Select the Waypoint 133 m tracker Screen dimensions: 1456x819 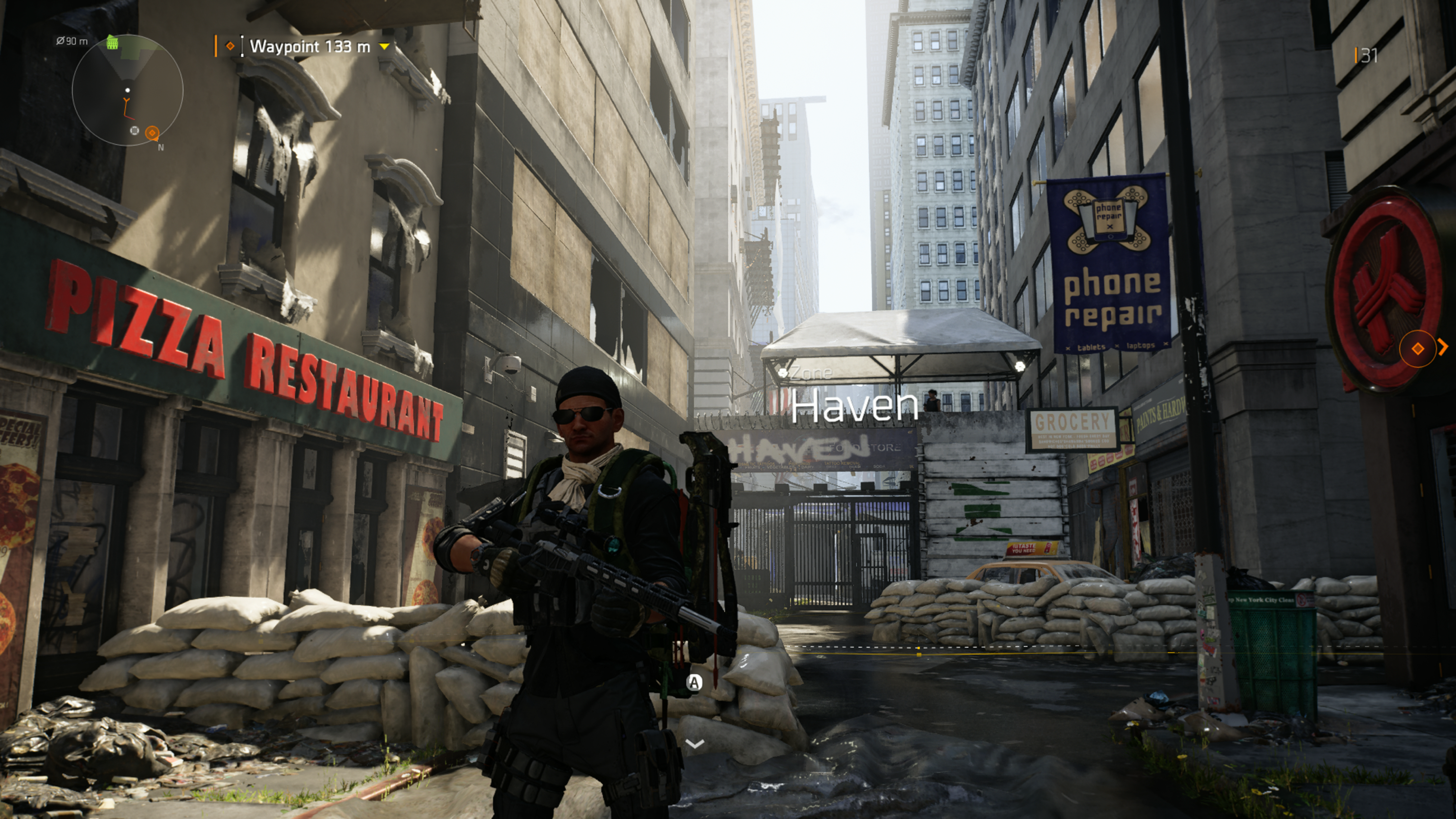click(x=309, y=46)
